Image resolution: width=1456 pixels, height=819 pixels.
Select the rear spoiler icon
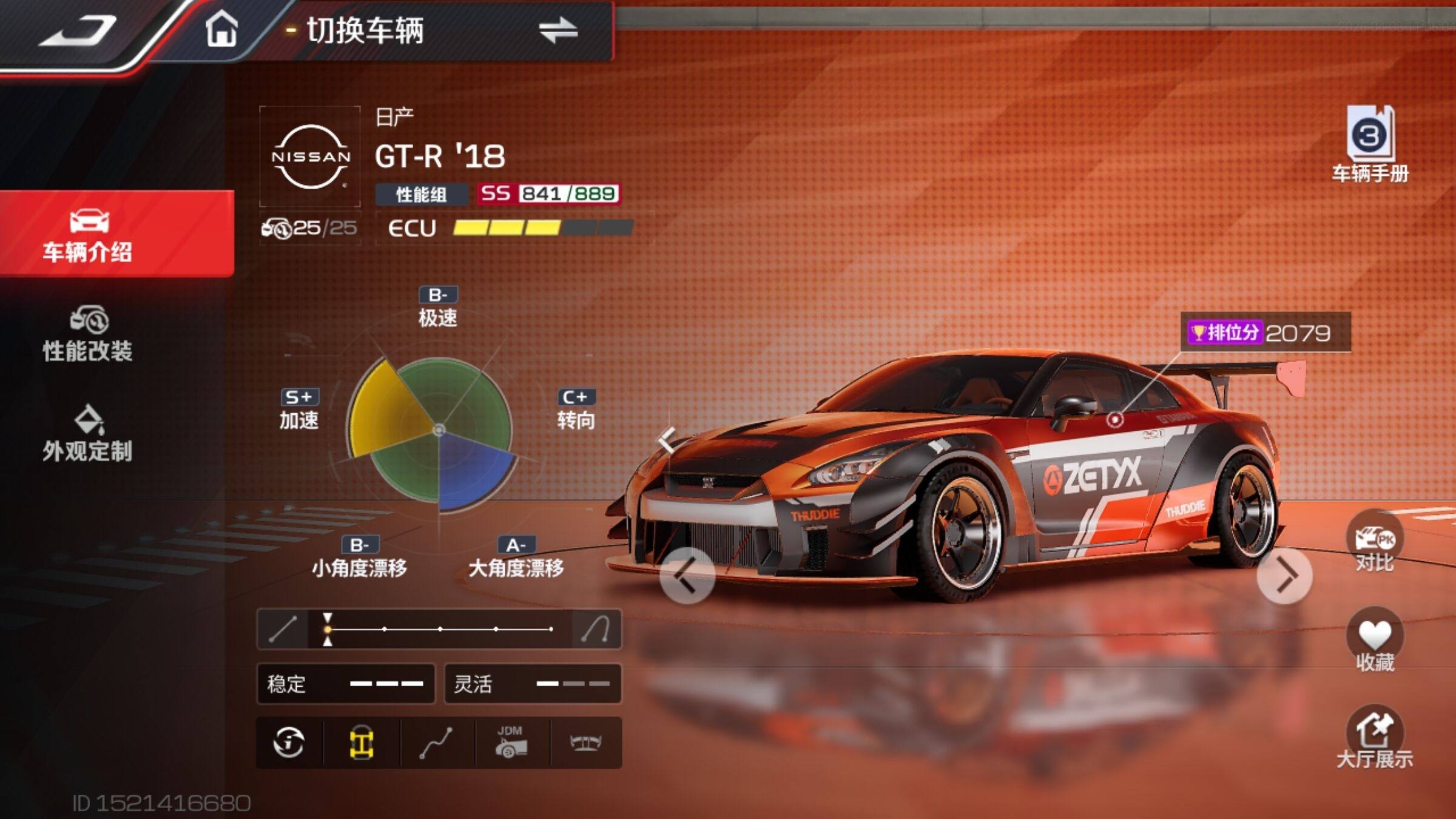tap(585, 743)
